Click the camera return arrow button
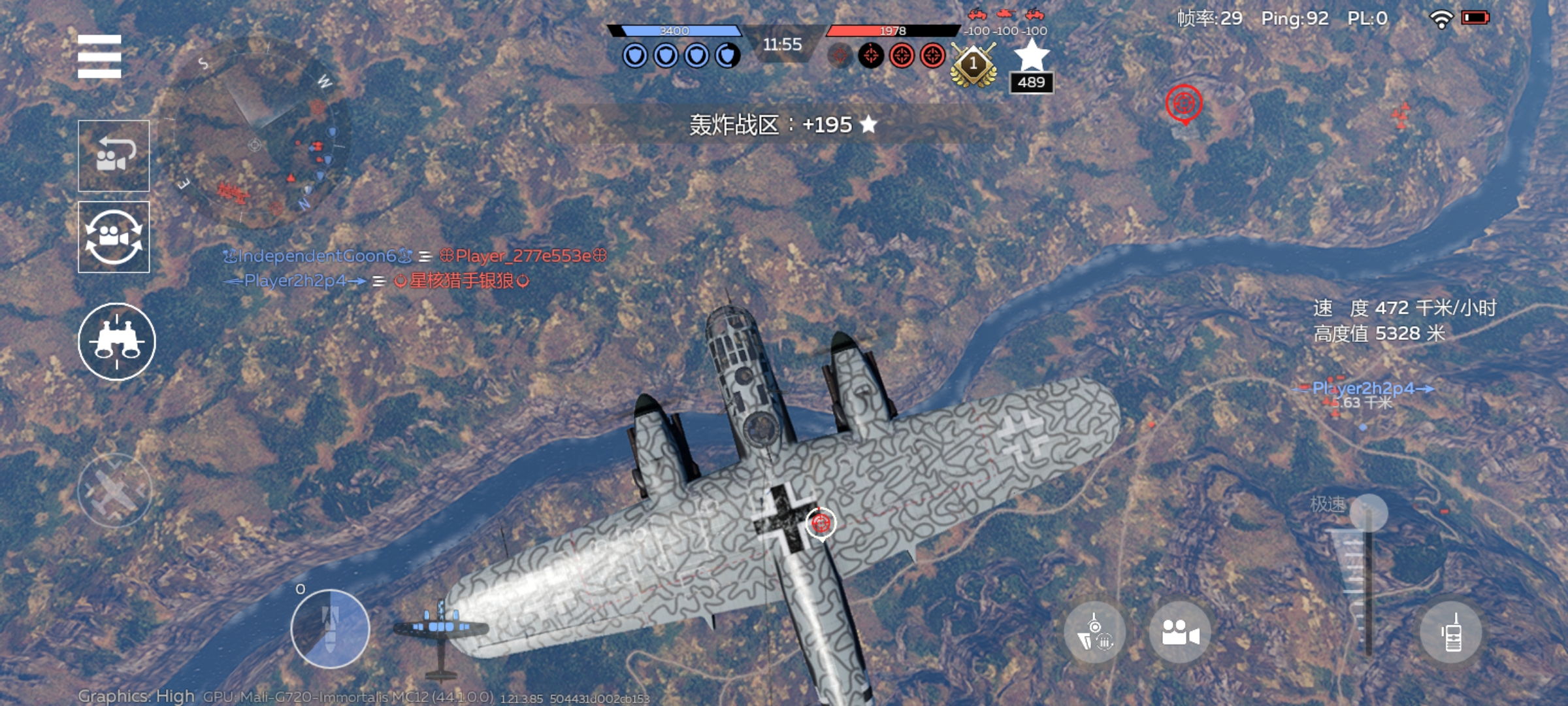 114,156
